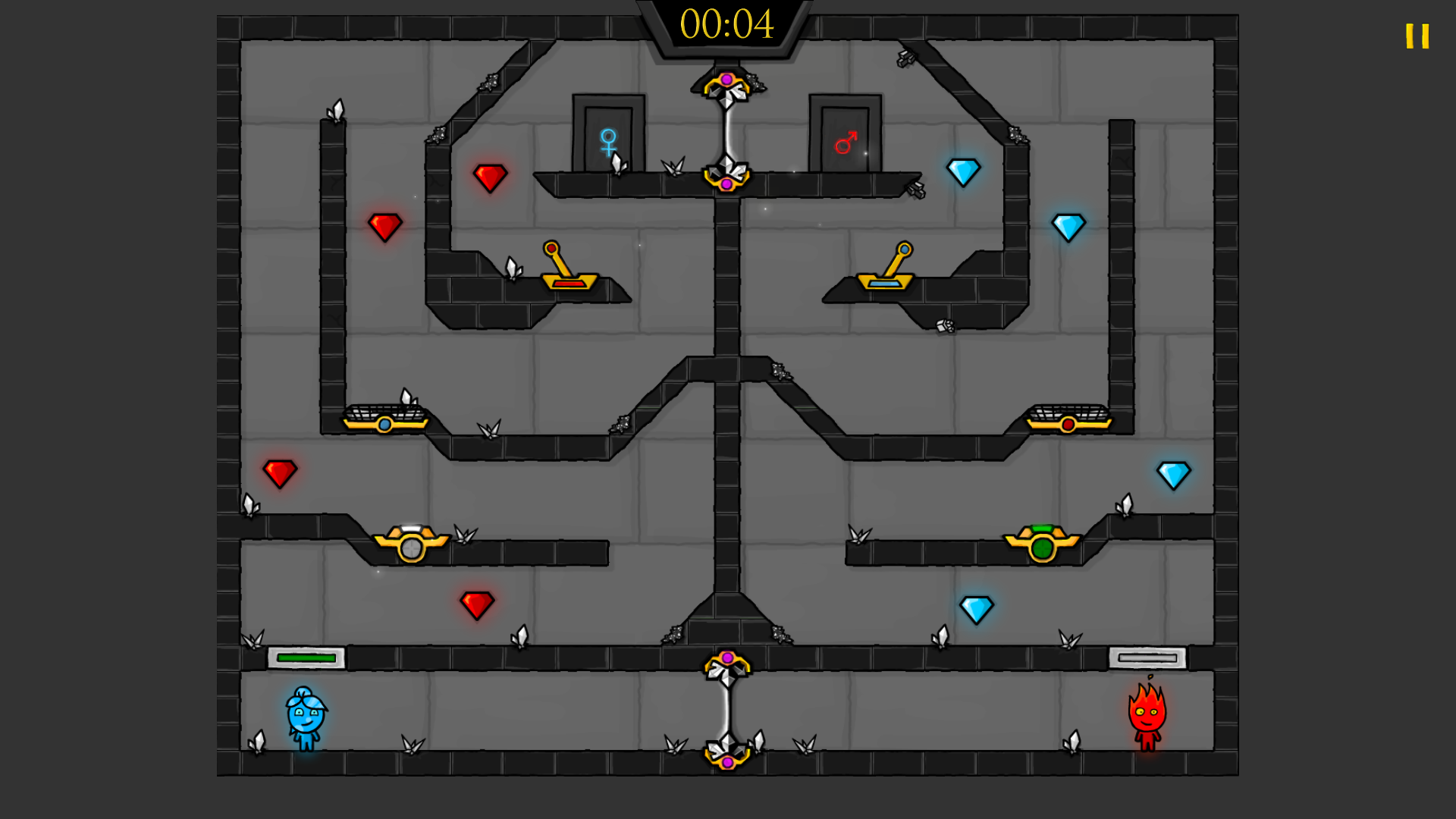Click the red gem near the top left
The width and height of the screenshot is (1456, 819).
(x=490, y=177)
